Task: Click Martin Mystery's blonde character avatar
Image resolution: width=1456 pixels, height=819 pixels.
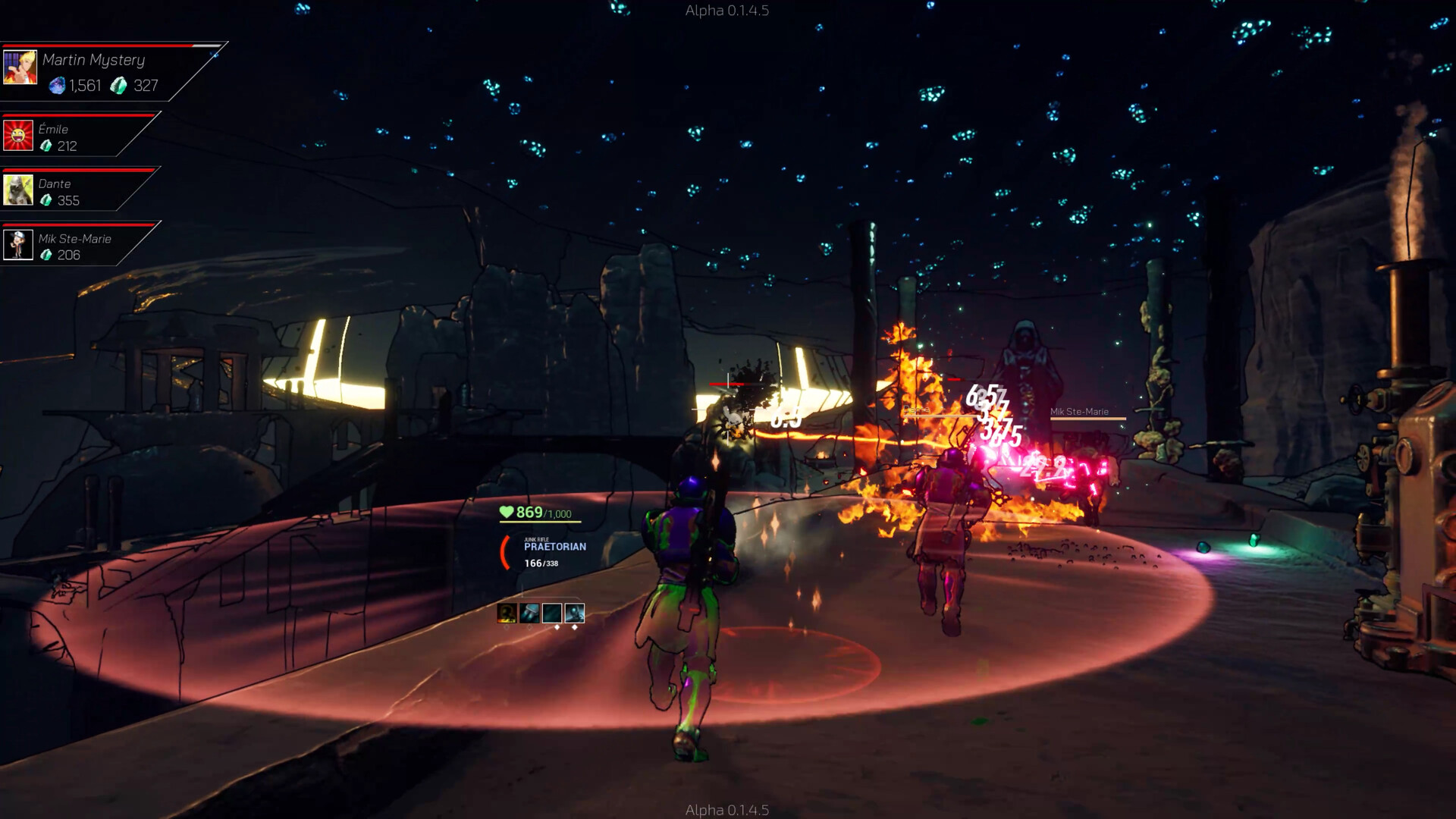Action: click(20, 67)
